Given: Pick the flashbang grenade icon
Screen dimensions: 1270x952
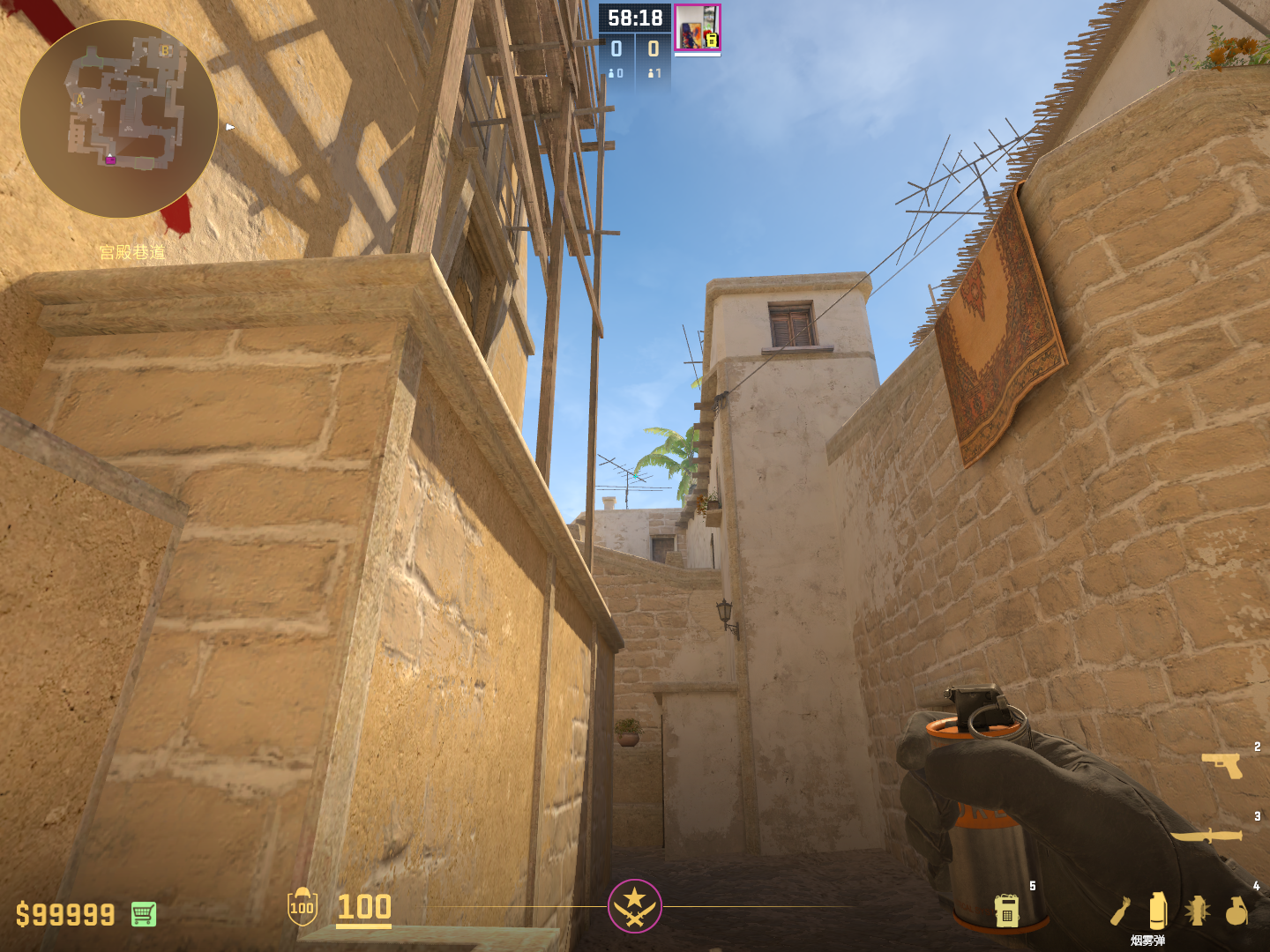Looking at the screenshot, I should 1197,911.
